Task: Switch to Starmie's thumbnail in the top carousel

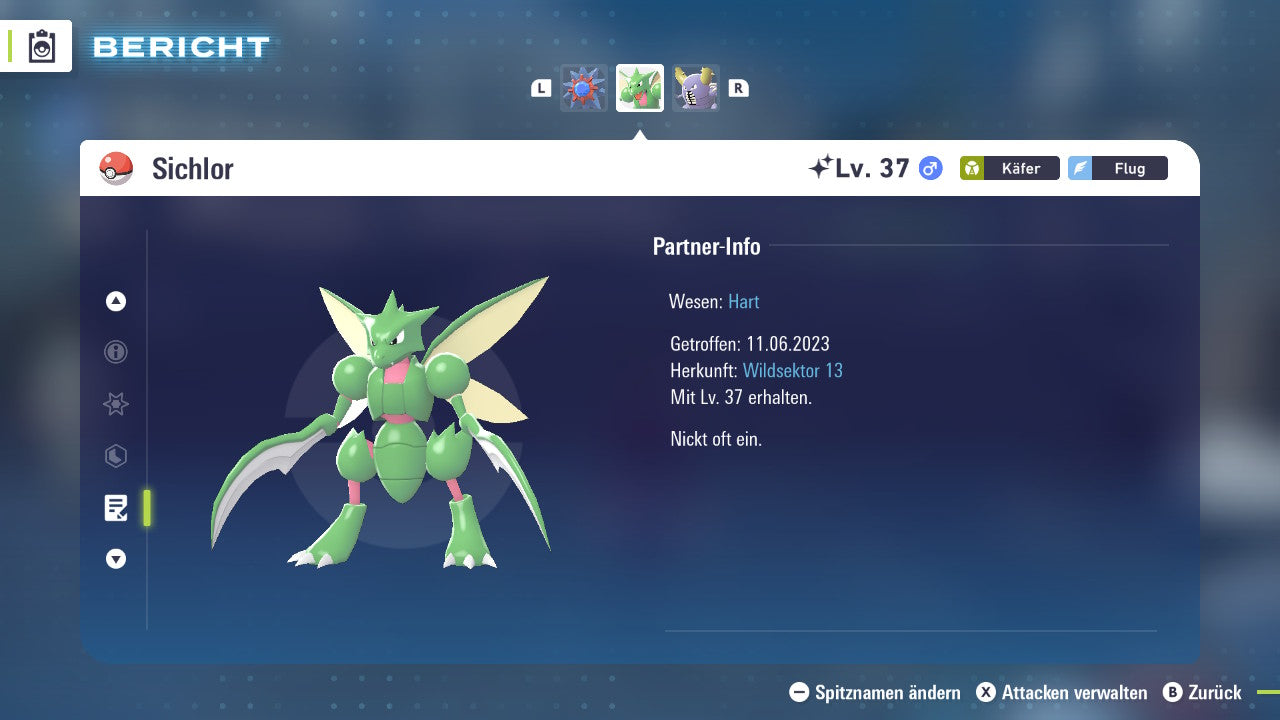Action: [582, 87]
